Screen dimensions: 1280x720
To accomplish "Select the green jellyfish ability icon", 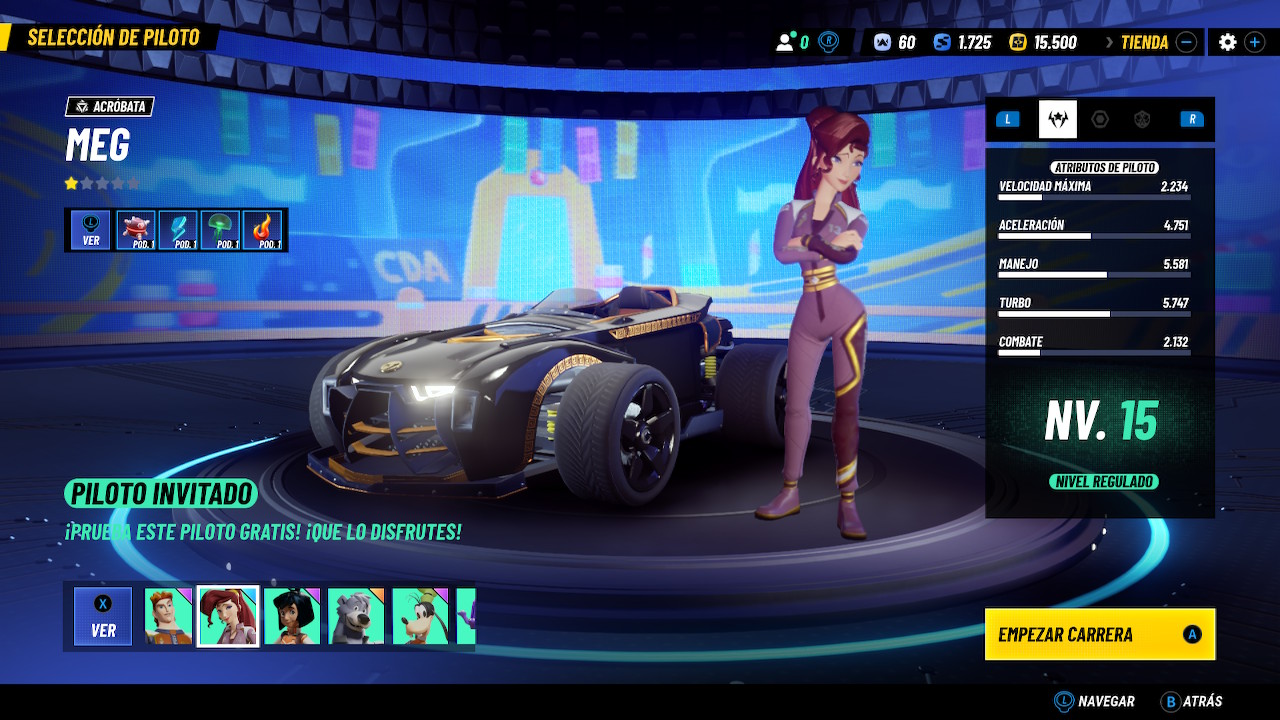I will click(x=221, y=230).
